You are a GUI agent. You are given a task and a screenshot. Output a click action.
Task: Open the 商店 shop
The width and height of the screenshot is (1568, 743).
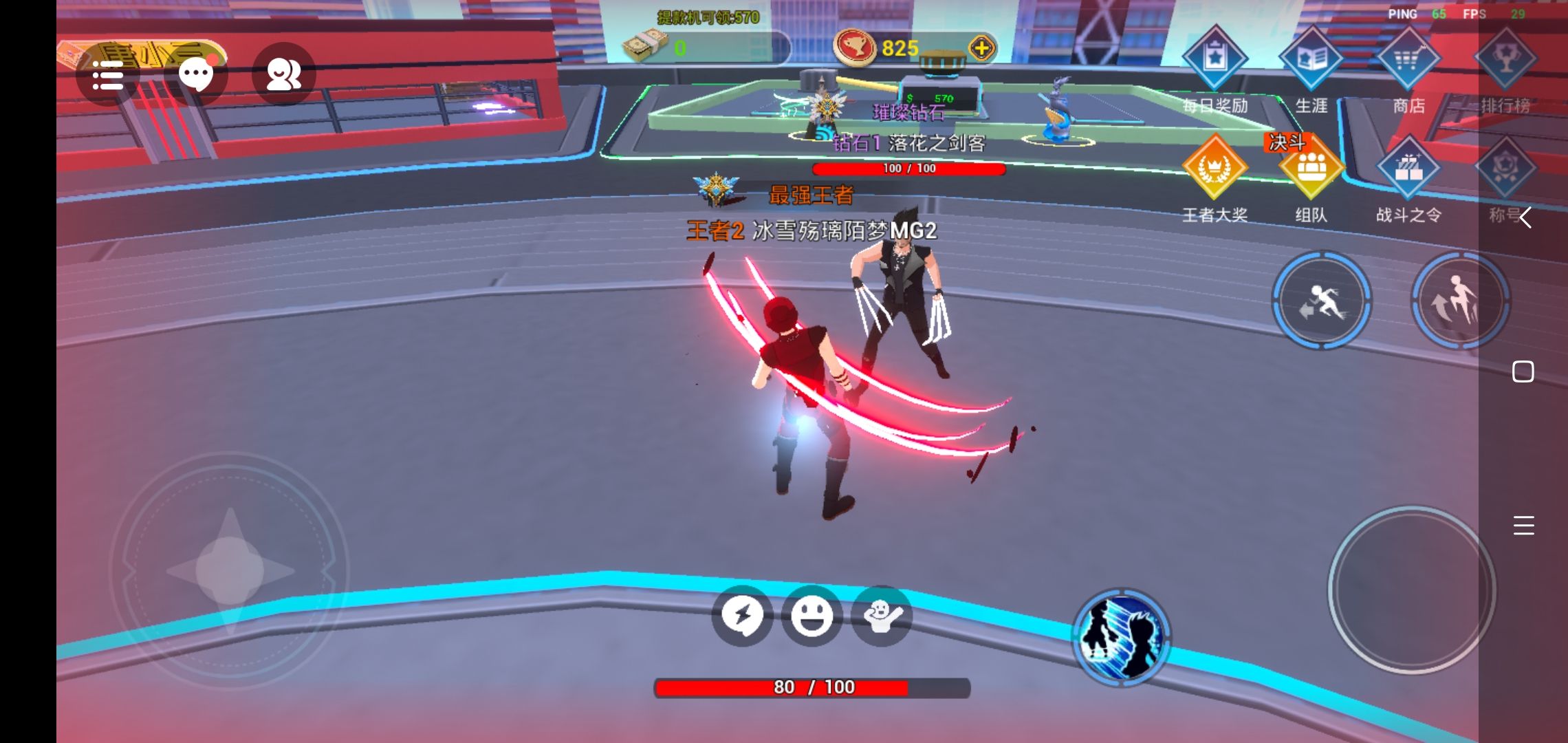tap(1408, 60)
